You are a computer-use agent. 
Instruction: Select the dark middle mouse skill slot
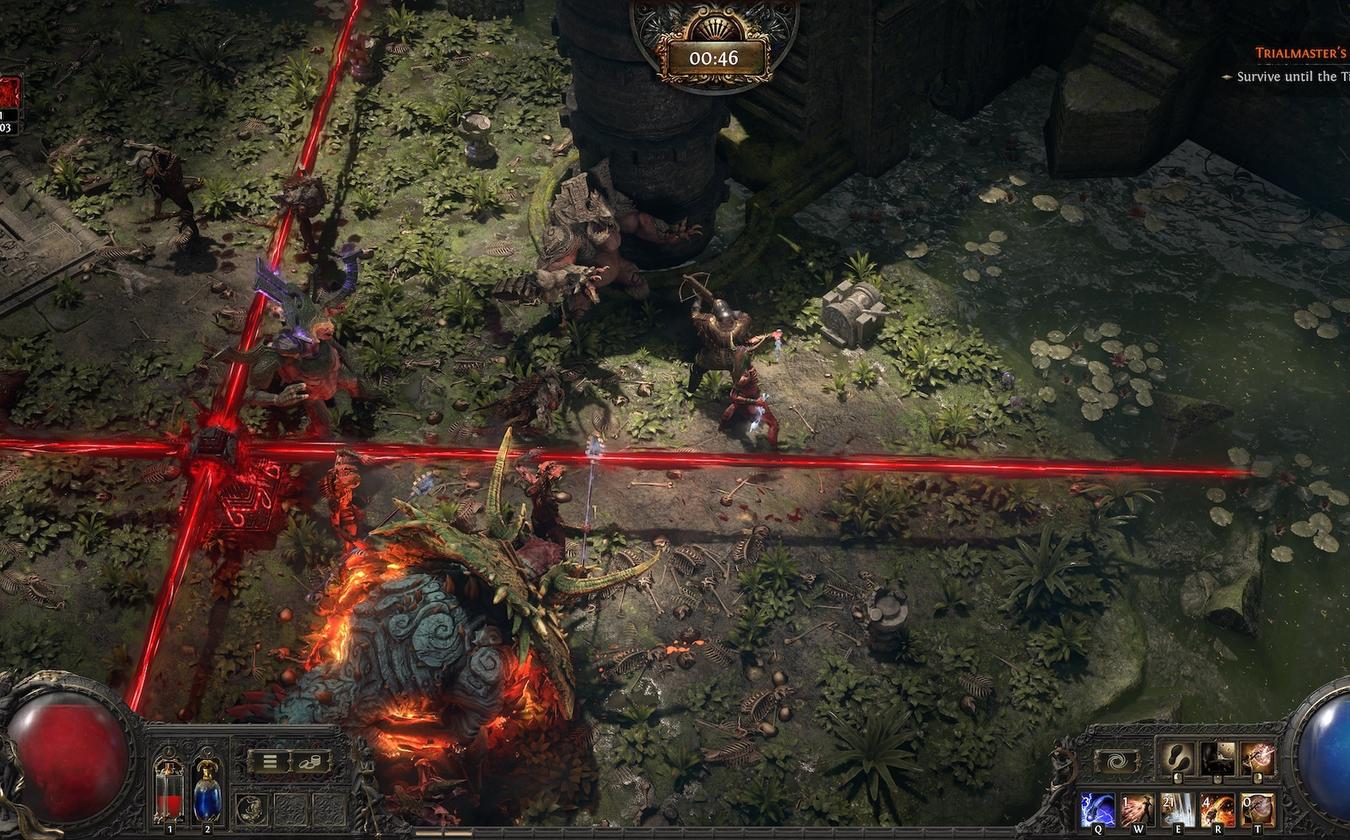[x=1217, y=759]
